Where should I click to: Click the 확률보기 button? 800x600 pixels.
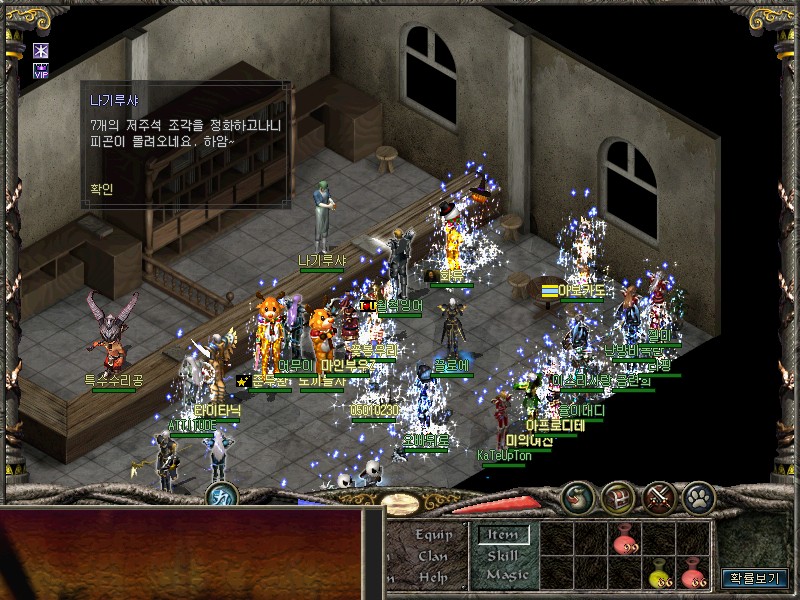tap(757, 578)
